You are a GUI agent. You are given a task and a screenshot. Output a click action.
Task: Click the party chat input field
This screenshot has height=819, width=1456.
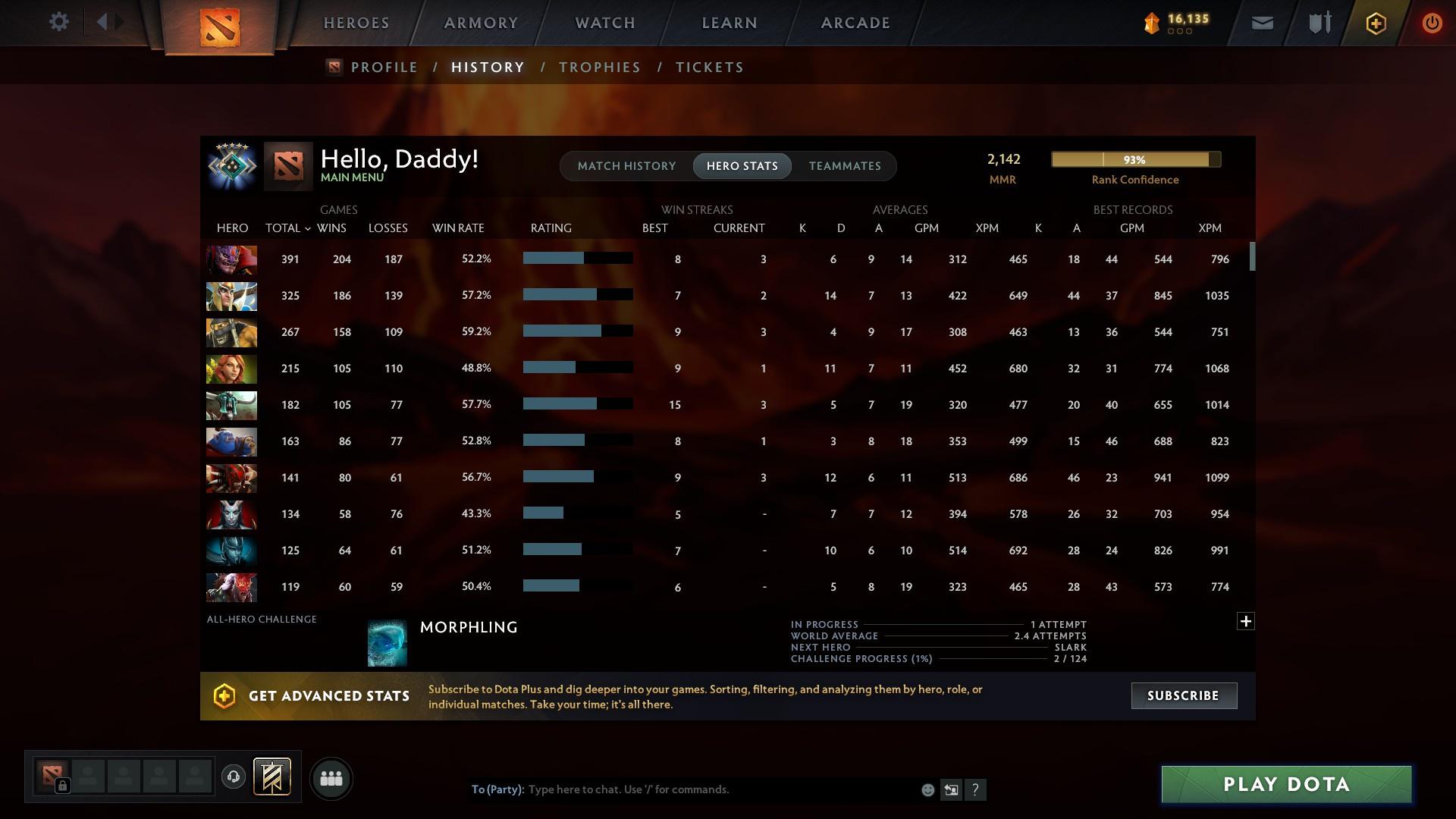pyautogui.click(x=682, y=789)
